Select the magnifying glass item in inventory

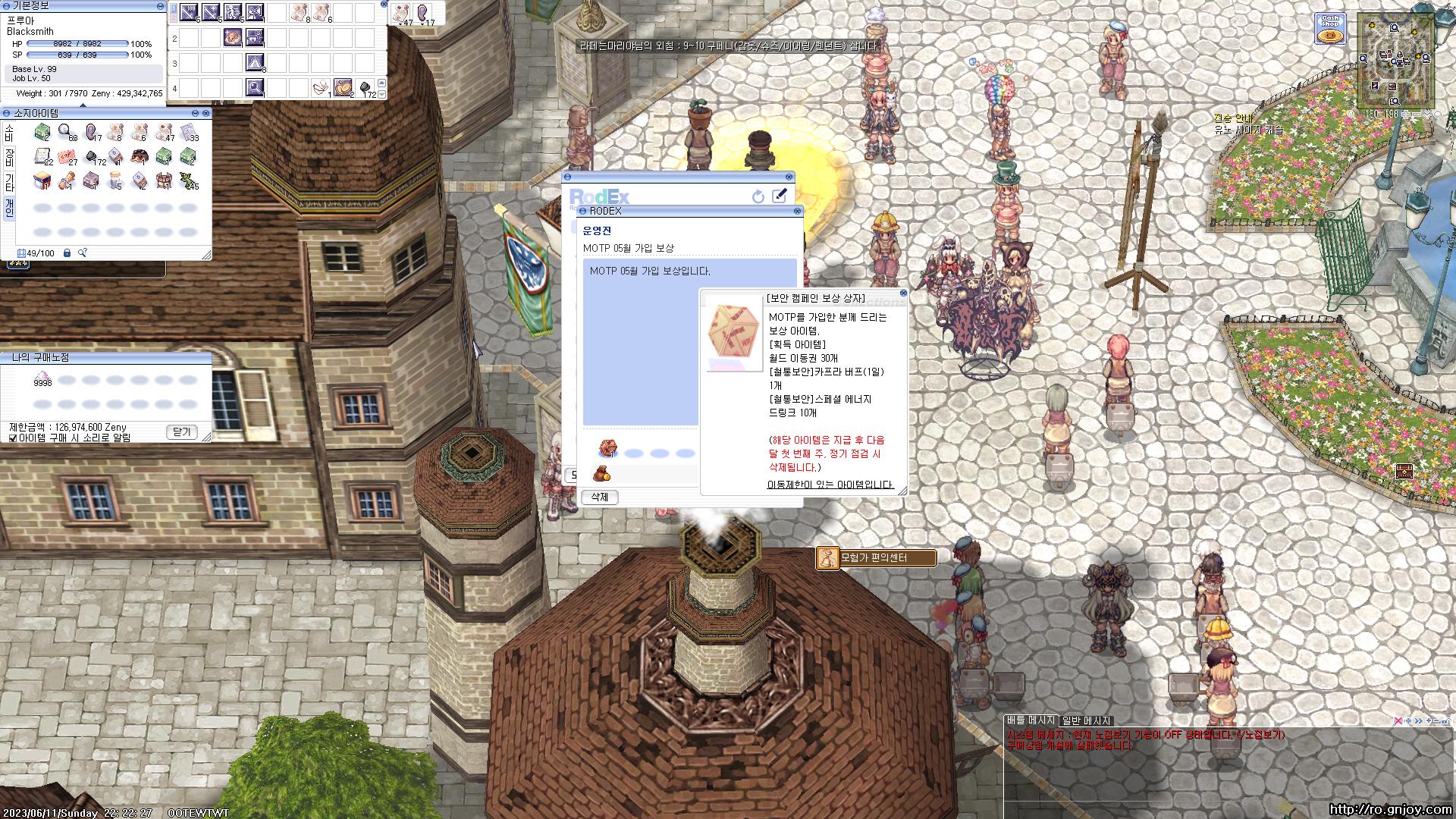(x=67, y=133)
